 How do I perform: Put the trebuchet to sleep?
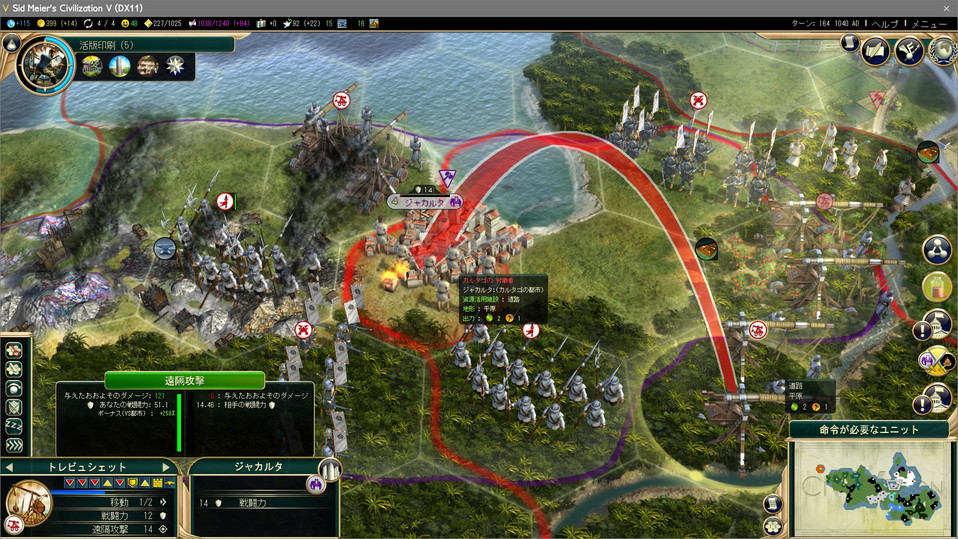[14, 427]
